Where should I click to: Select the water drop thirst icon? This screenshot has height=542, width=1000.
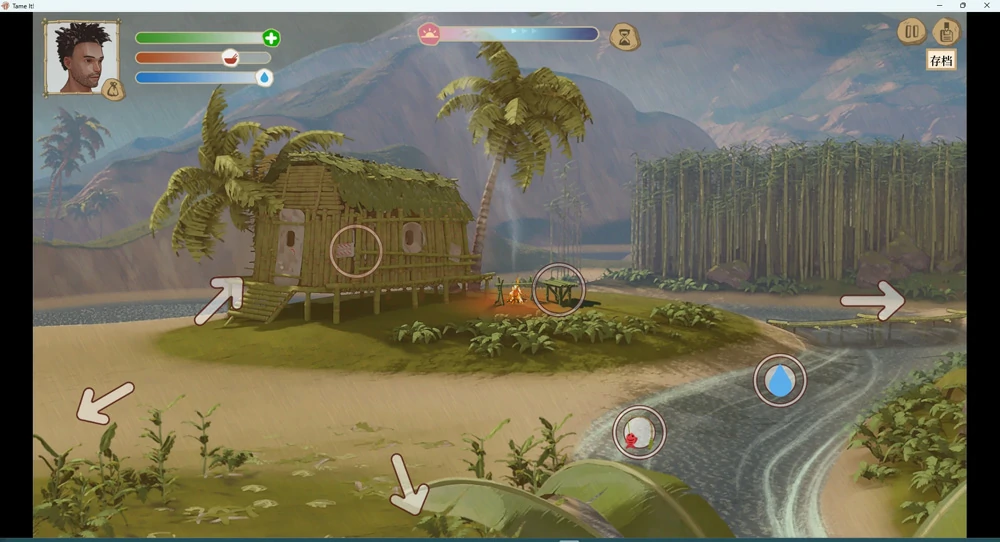point(264,78)
